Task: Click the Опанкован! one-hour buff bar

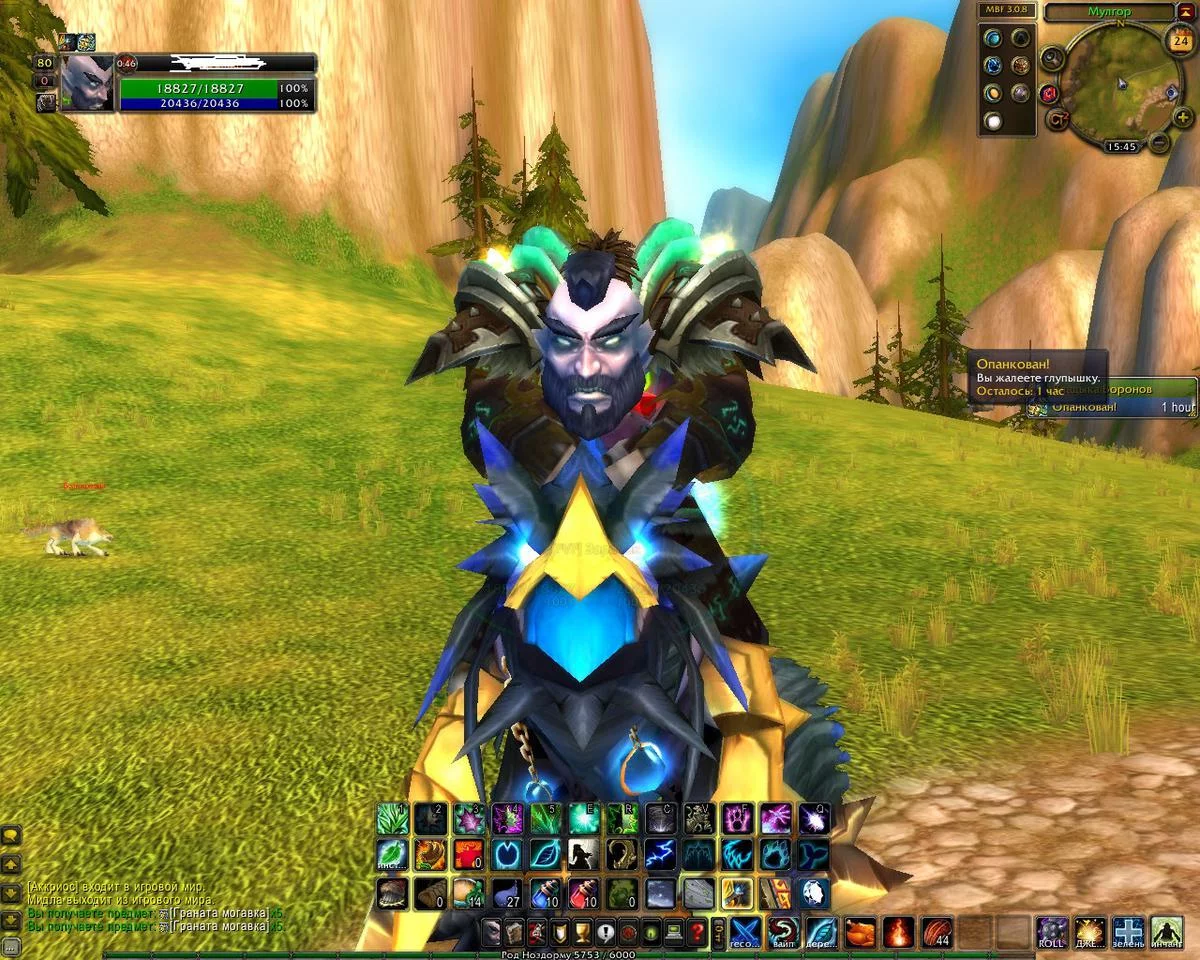Action: pyautogui.click(x=1110, y=407)
